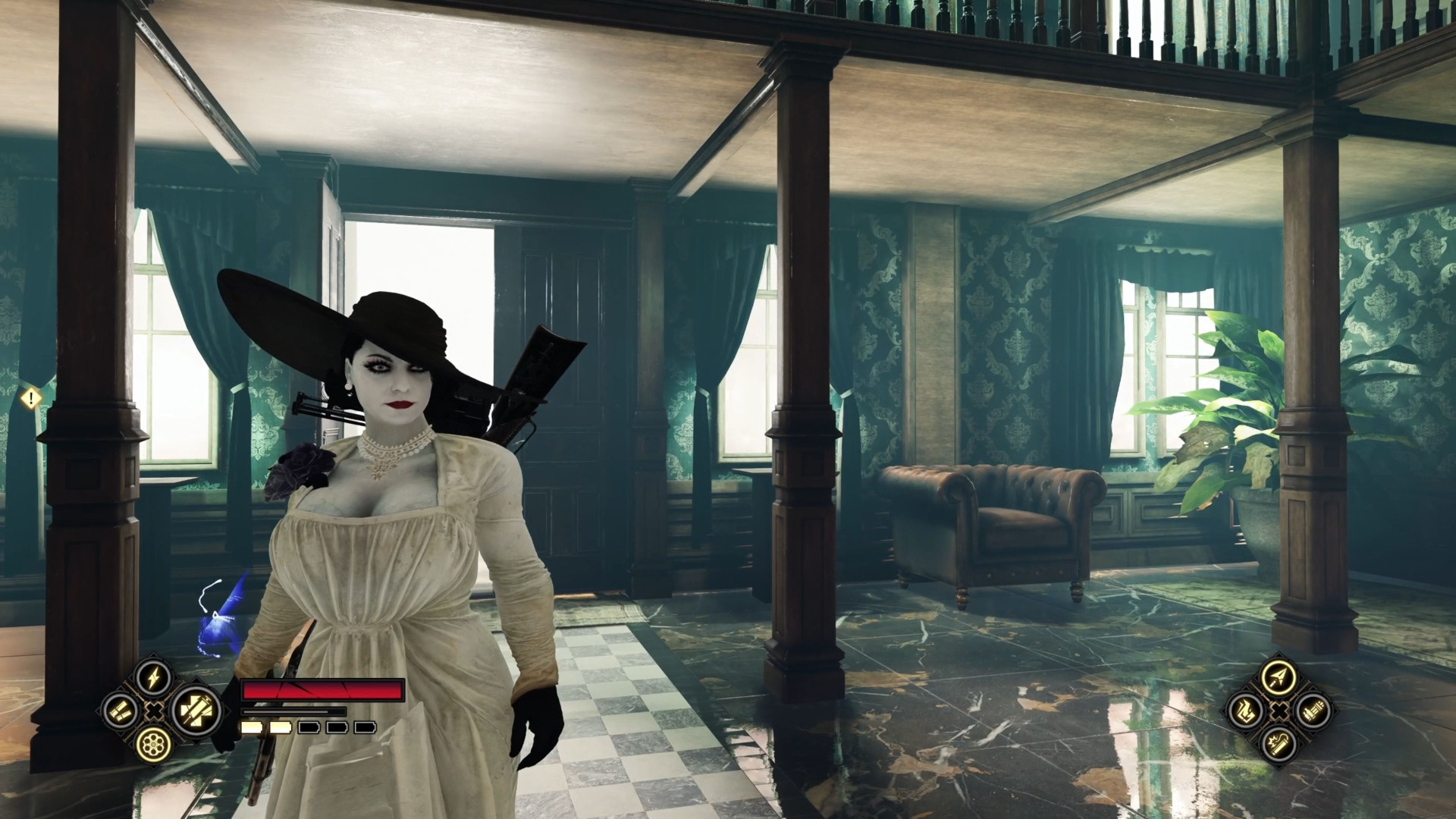Select the rifle ammo stack icon
The width and height of the screenshot is (1456, 819).
tap(1313, 711)
